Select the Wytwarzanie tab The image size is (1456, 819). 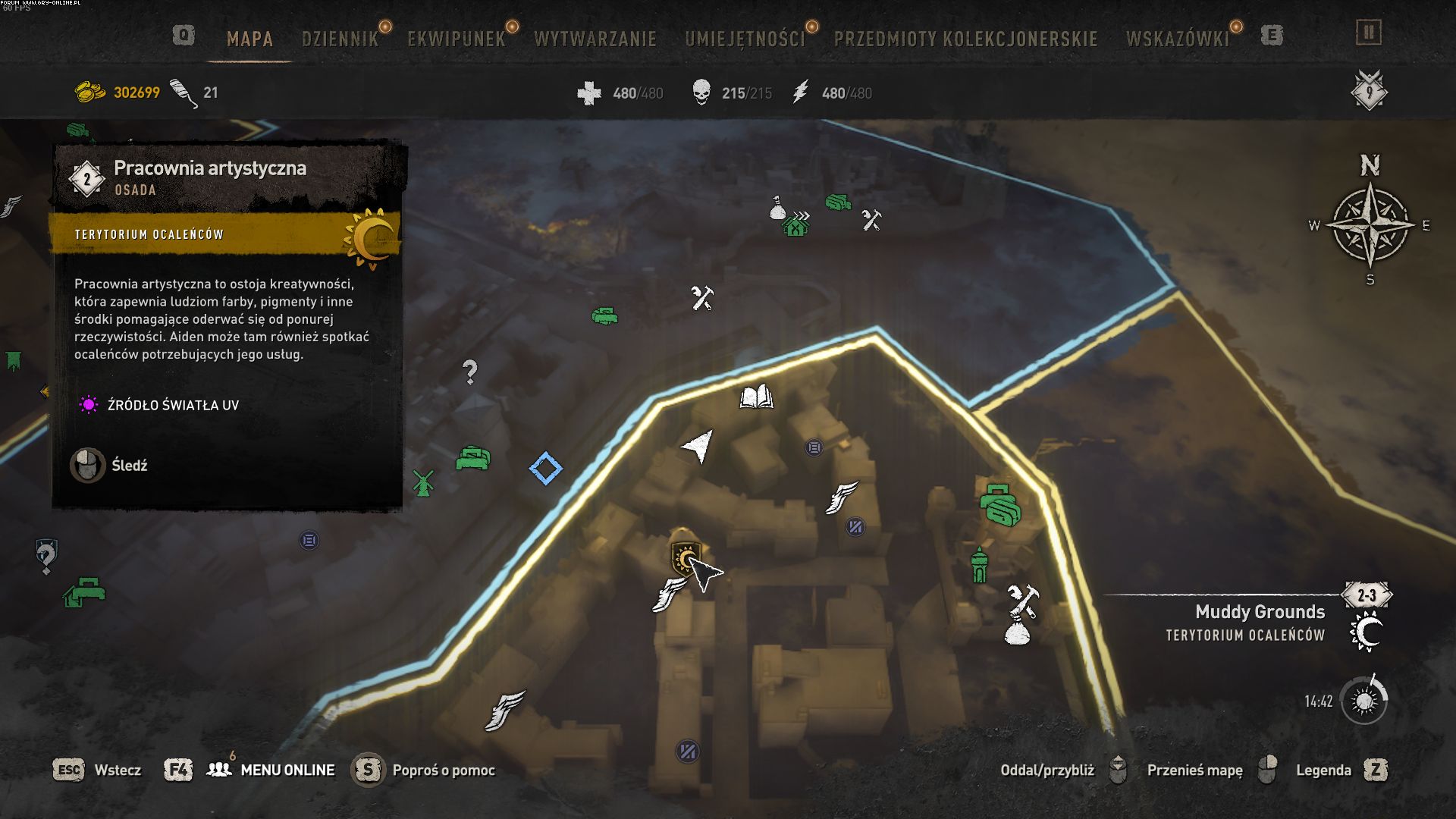(x=595, y=39)
